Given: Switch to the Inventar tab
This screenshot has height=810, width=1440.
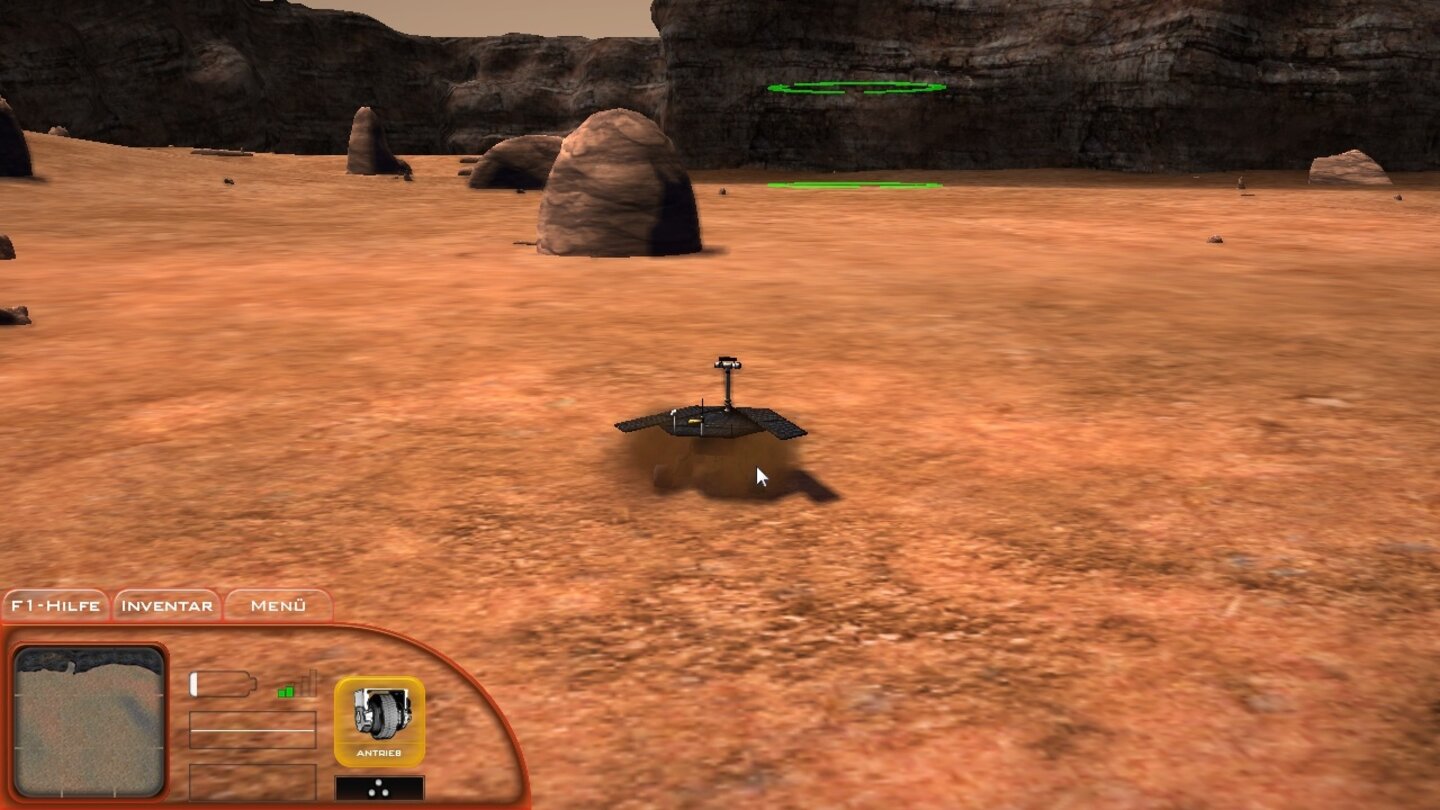Looking at the screenshot, I should (165, 605).
